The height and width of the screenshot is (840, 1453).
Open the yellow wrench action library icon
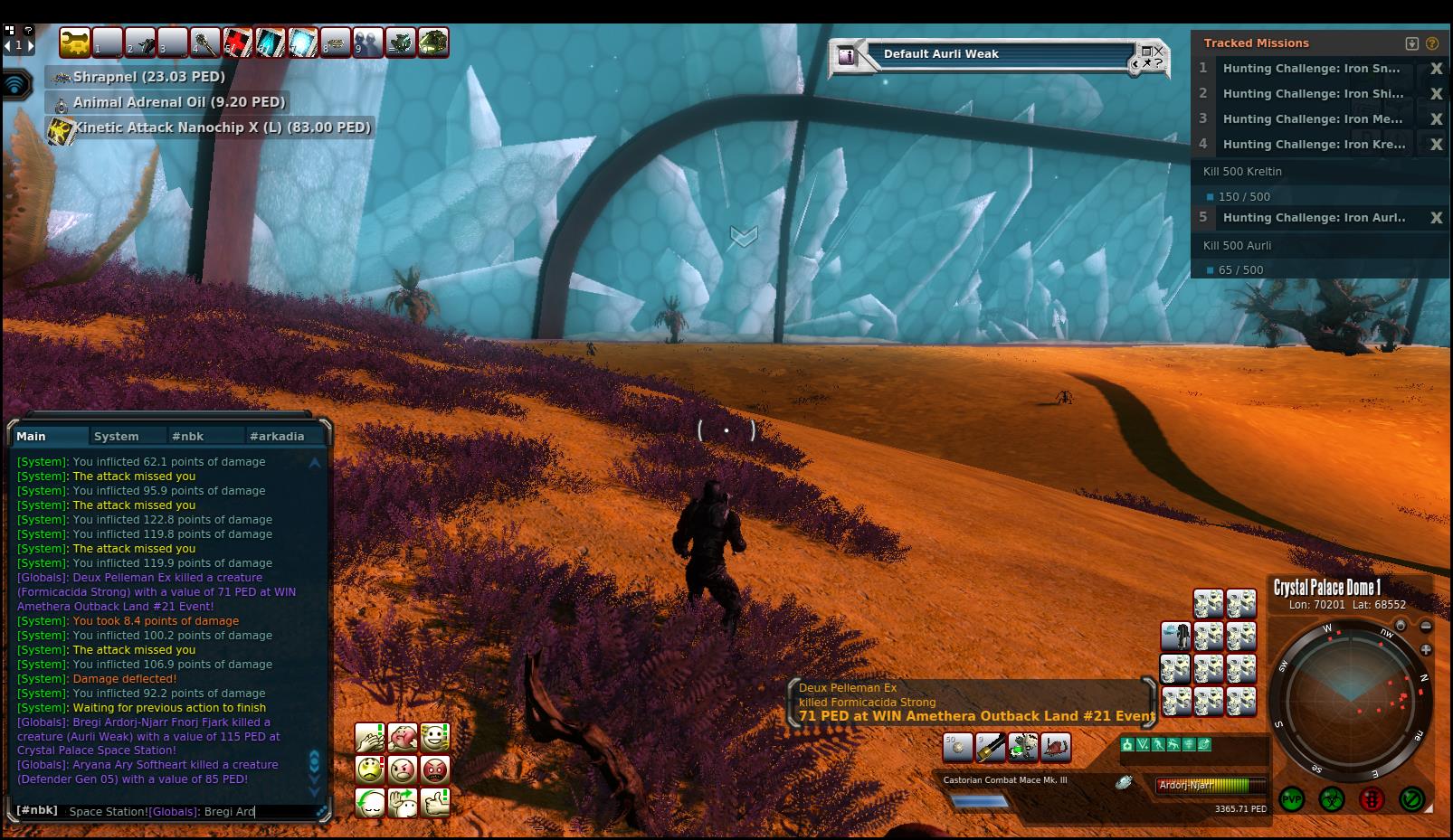point(75,42)
